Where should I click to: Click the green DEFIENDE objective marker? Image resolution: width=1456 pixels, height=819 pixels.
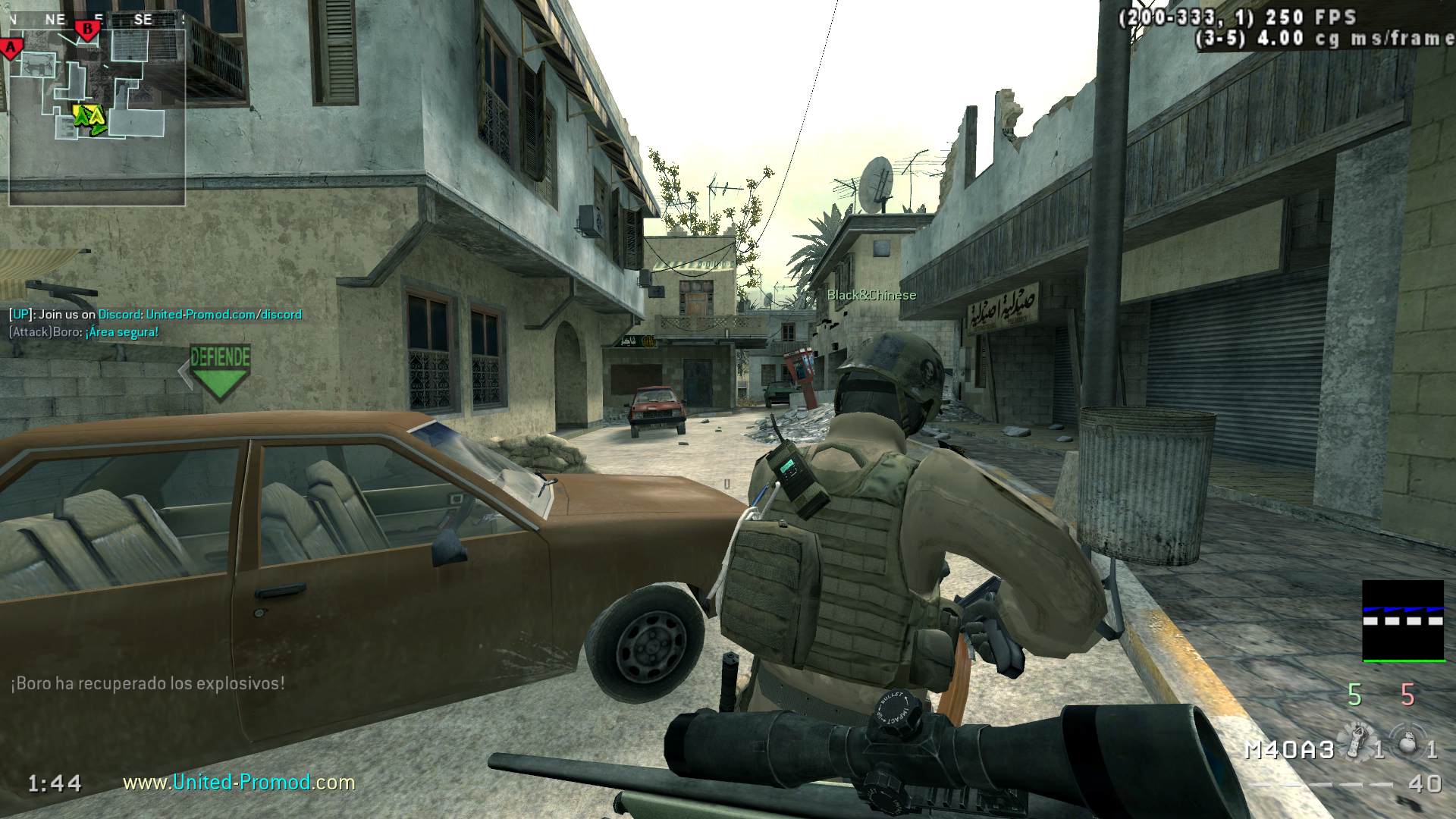pos(220,371)
